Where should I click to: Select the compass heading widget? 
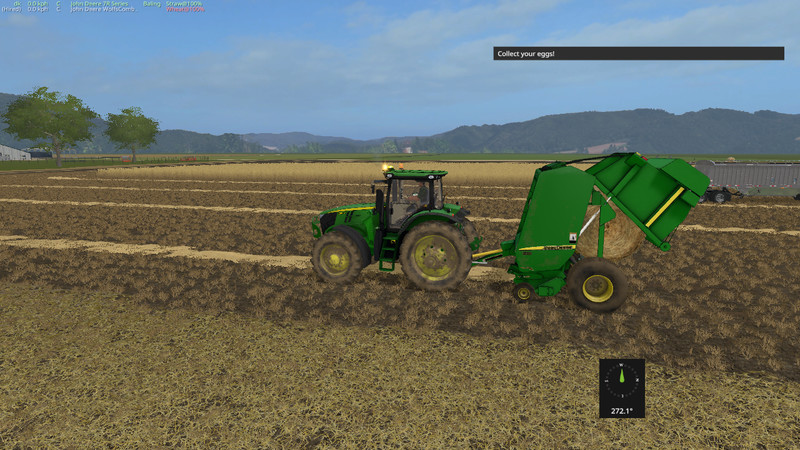tap(621, 388)
